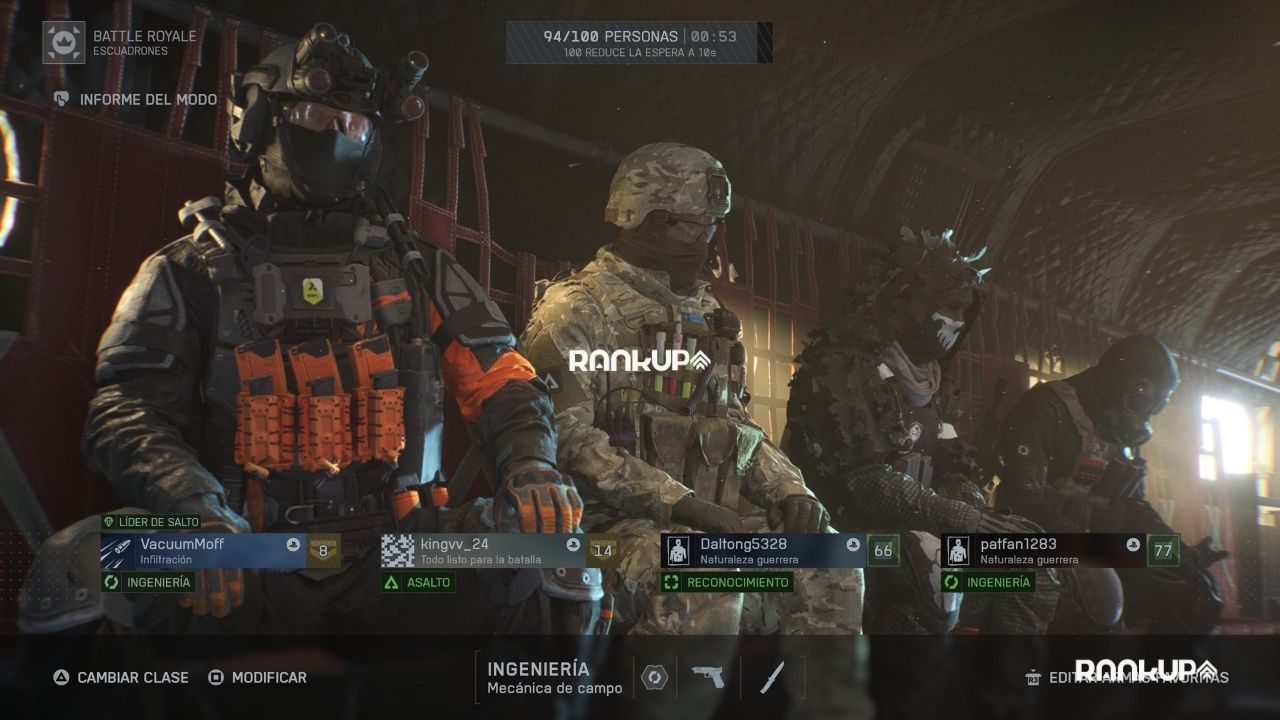Click kingvv_24's Asalto class badge
The image size is (1280, 720).
418,582
